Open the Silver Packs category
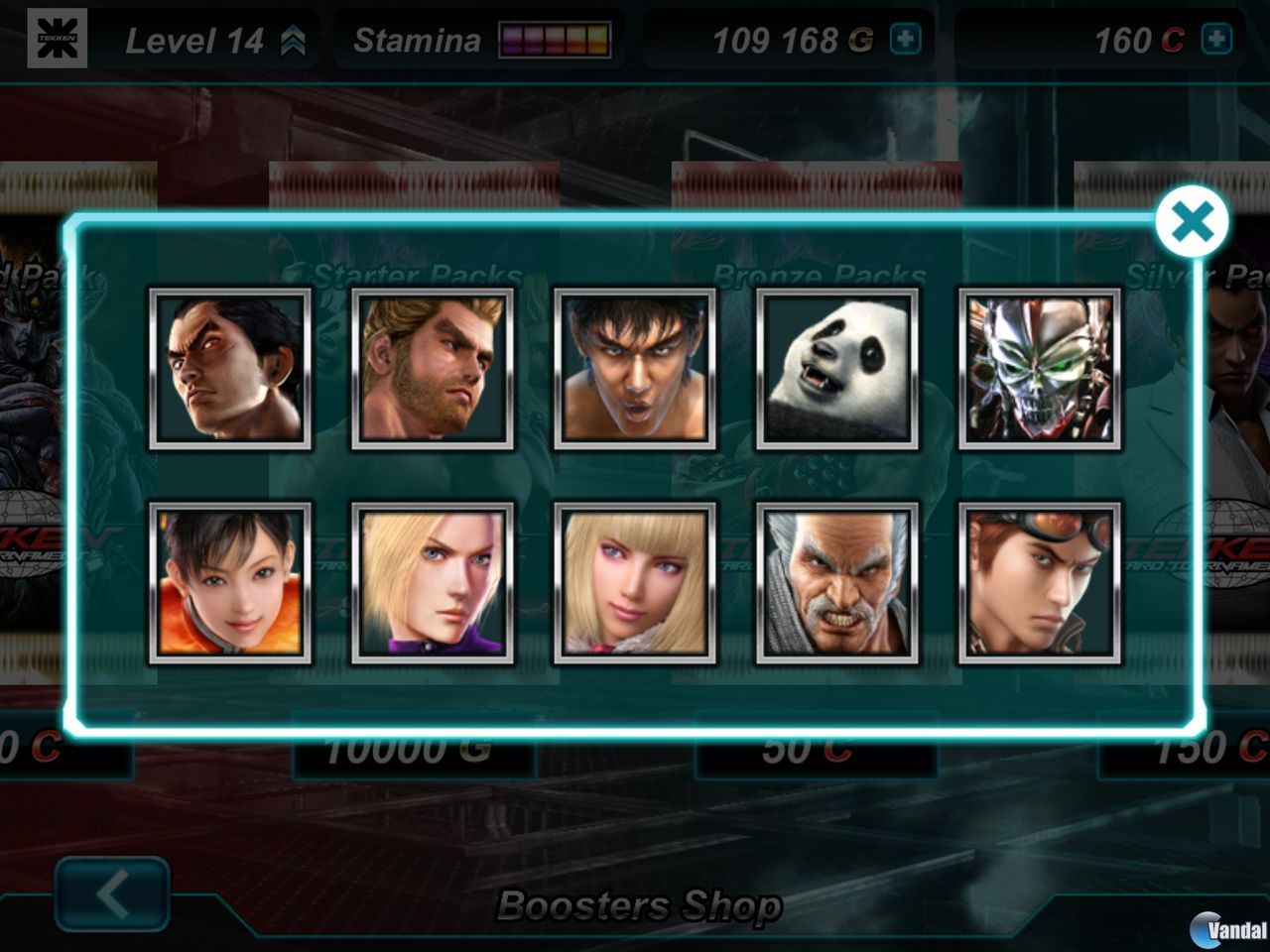This screenshot has height=952, width=1270. pyautogui.click(x=1188, y=275)
